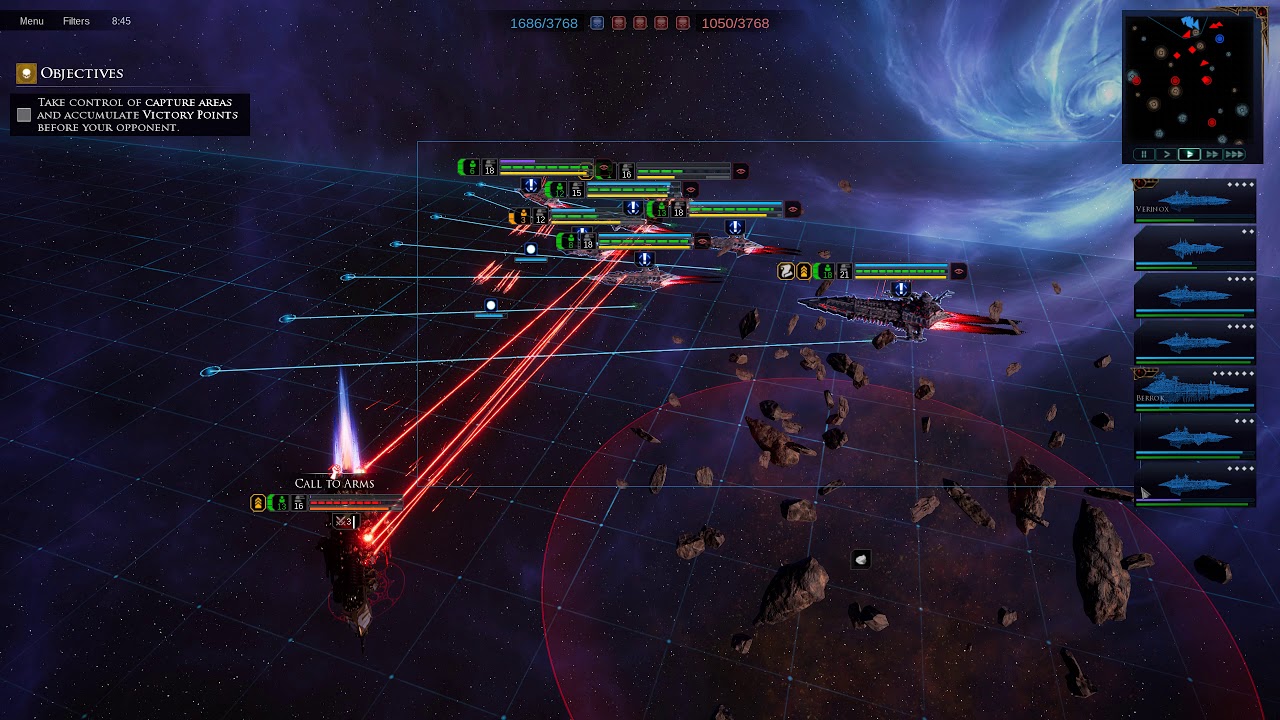Set game speed to double fast-forward
The width and height of the screenshot is (1280, 720).
(1212, 154)
